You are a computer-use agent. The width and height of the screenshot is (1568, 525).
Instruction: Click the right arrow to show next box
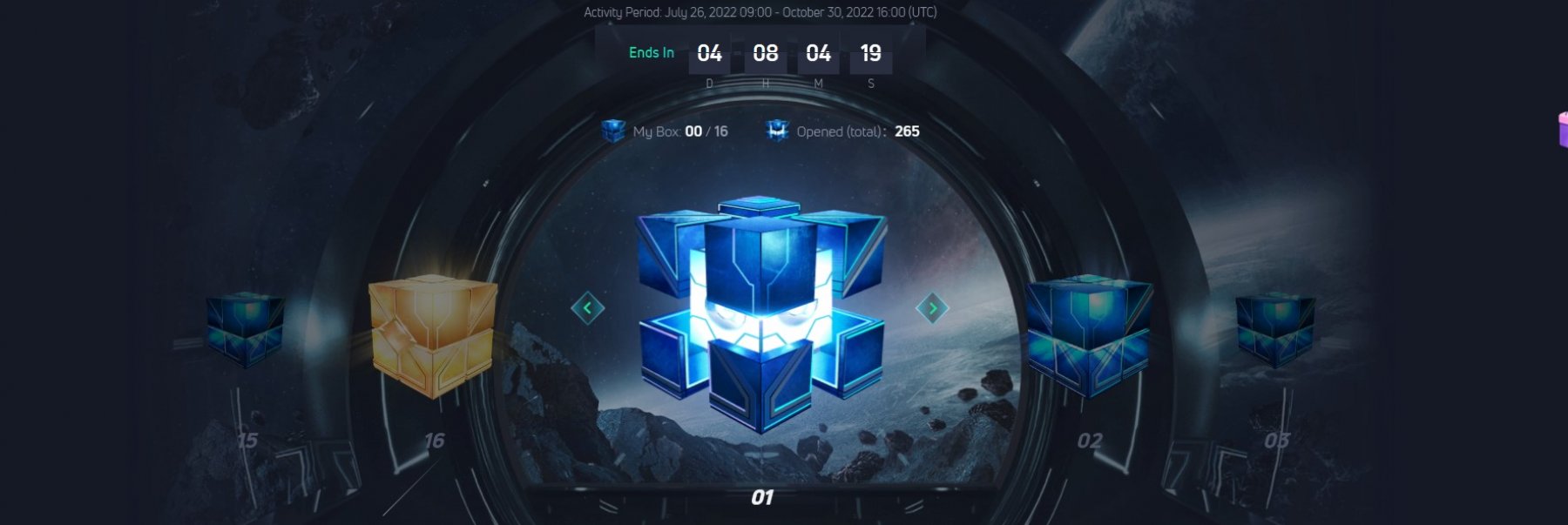[932, 307]
